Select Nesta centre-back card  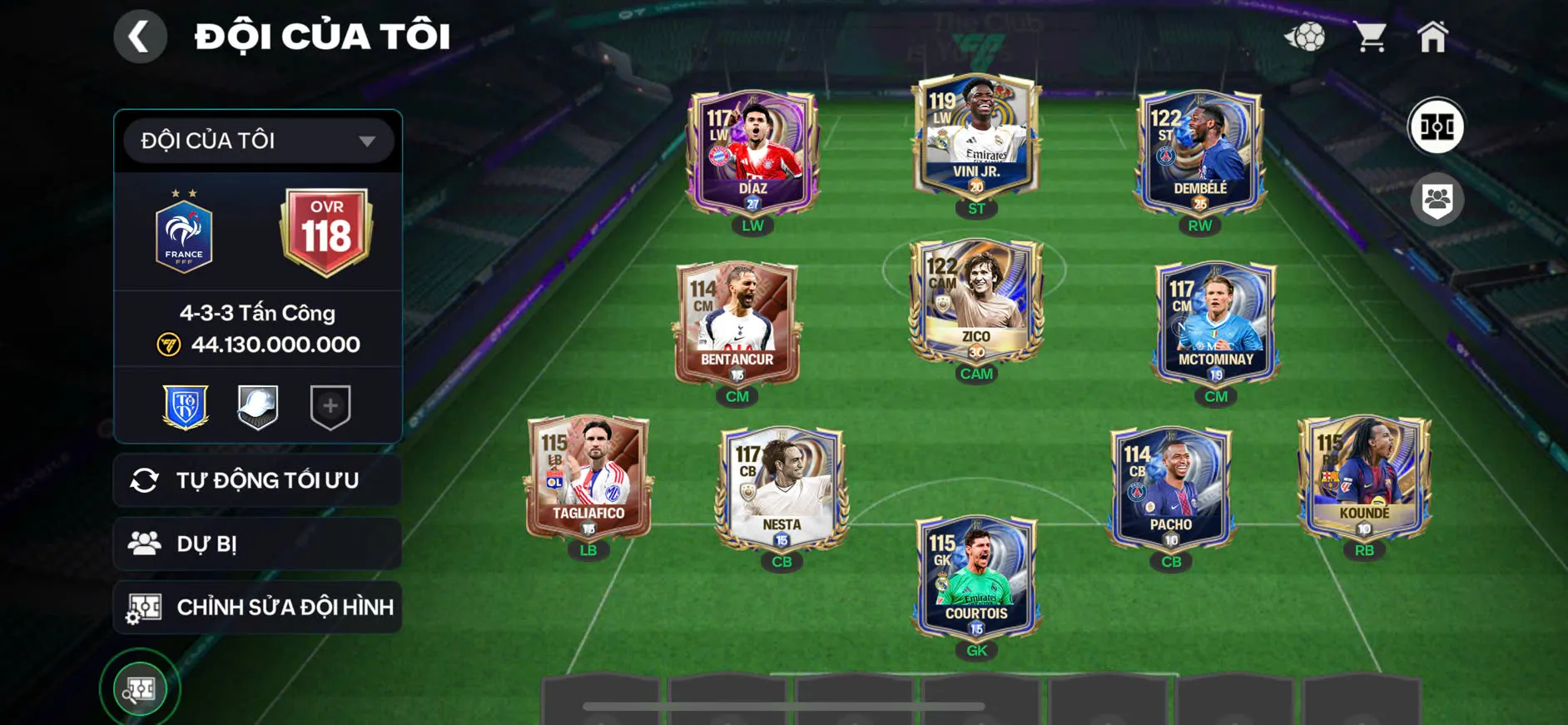pyautogui.click(x=782, y=489)
